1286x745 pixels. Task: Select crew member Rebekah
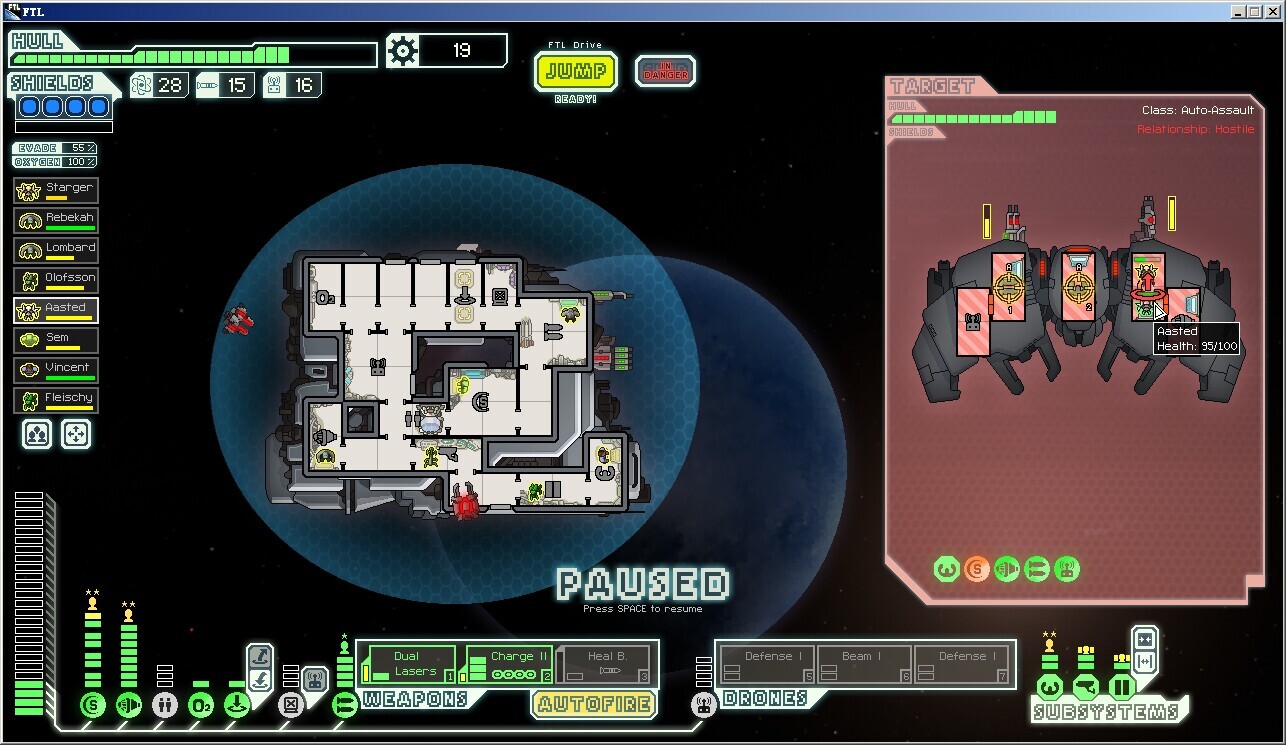tap(56, 220)
